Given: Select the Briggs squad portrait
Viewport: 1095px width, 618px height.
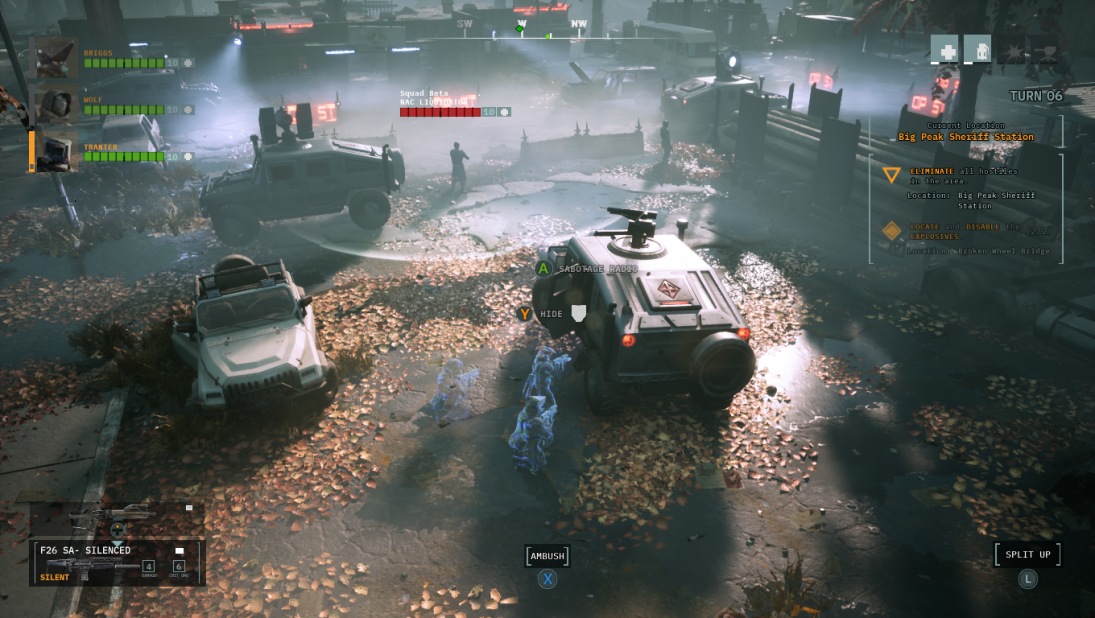Looking at the screenshot, I should [x=56, y=58].
